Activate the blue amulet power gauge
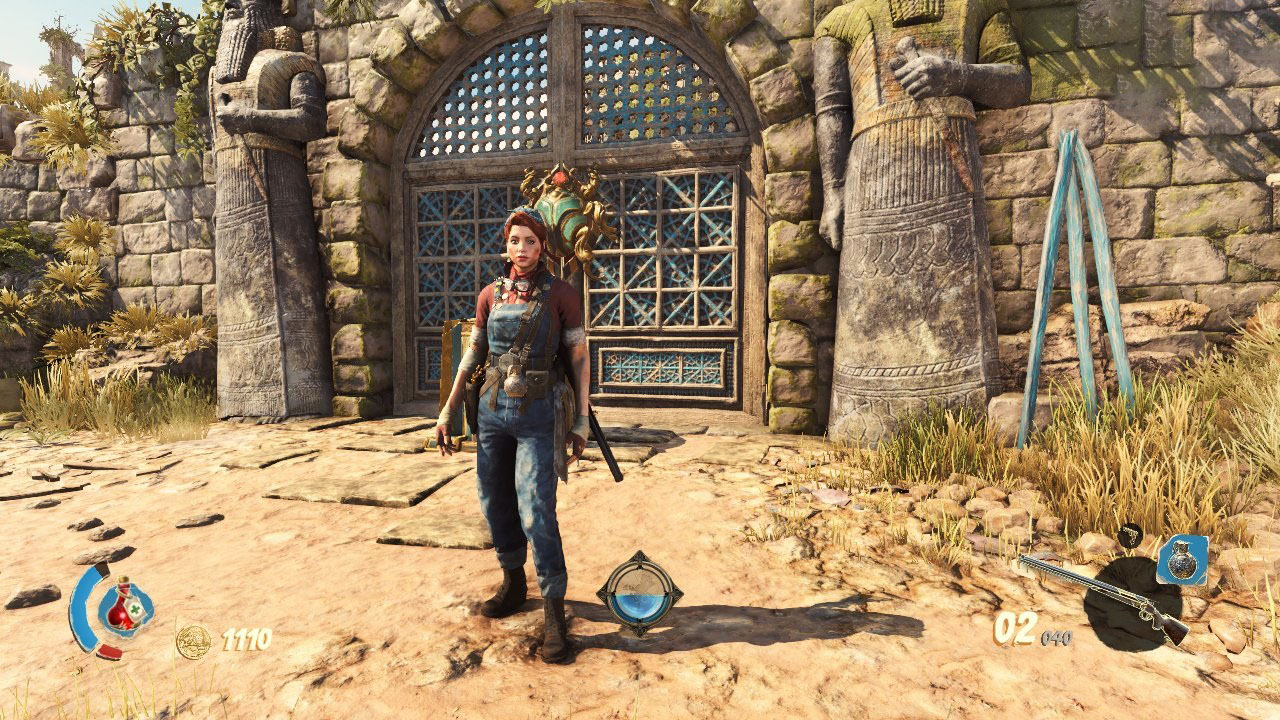This screenshot has width=1280, height=720. (640, 594)
